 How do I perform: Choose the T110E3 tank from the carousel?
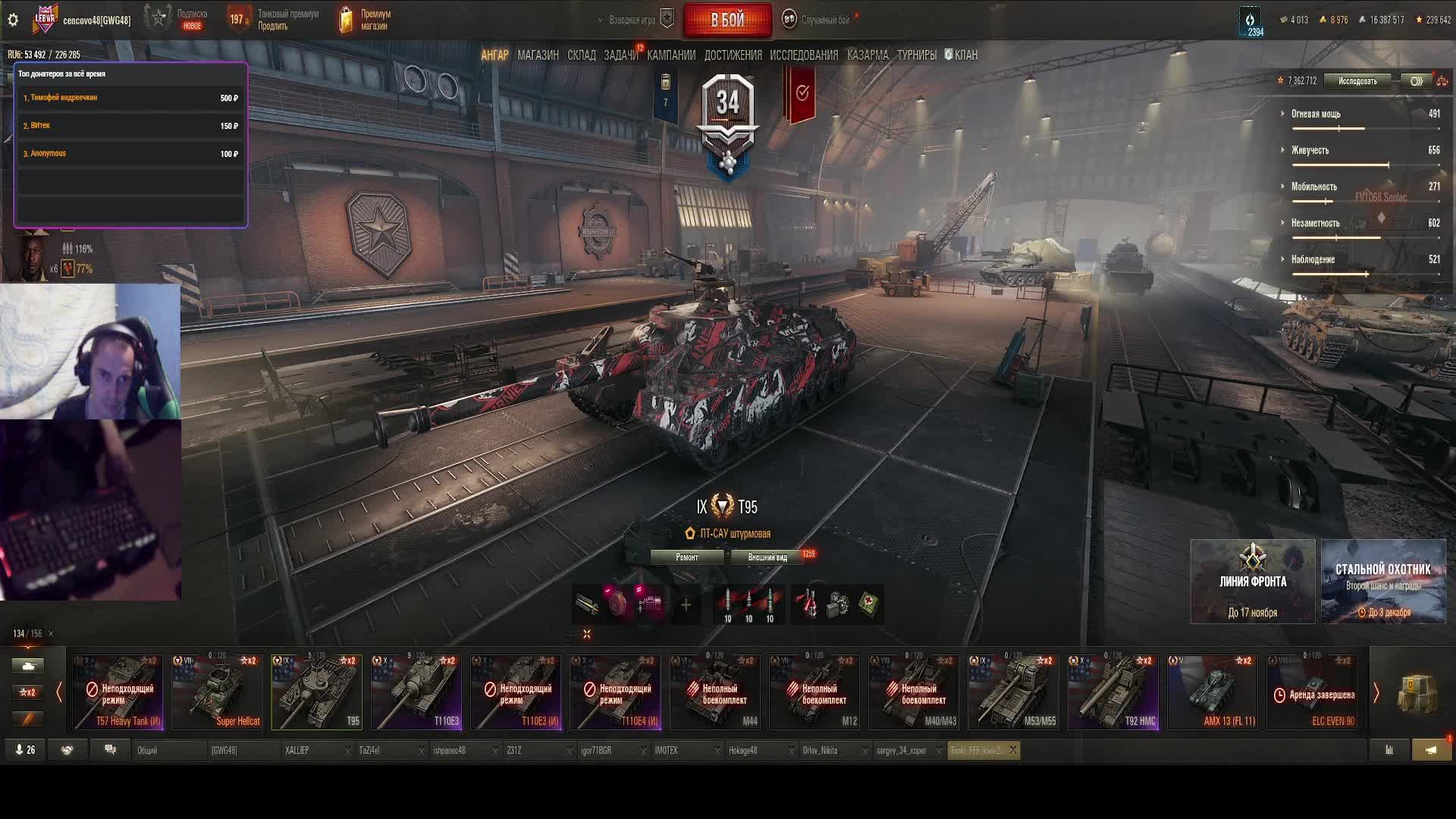point(416,692)
